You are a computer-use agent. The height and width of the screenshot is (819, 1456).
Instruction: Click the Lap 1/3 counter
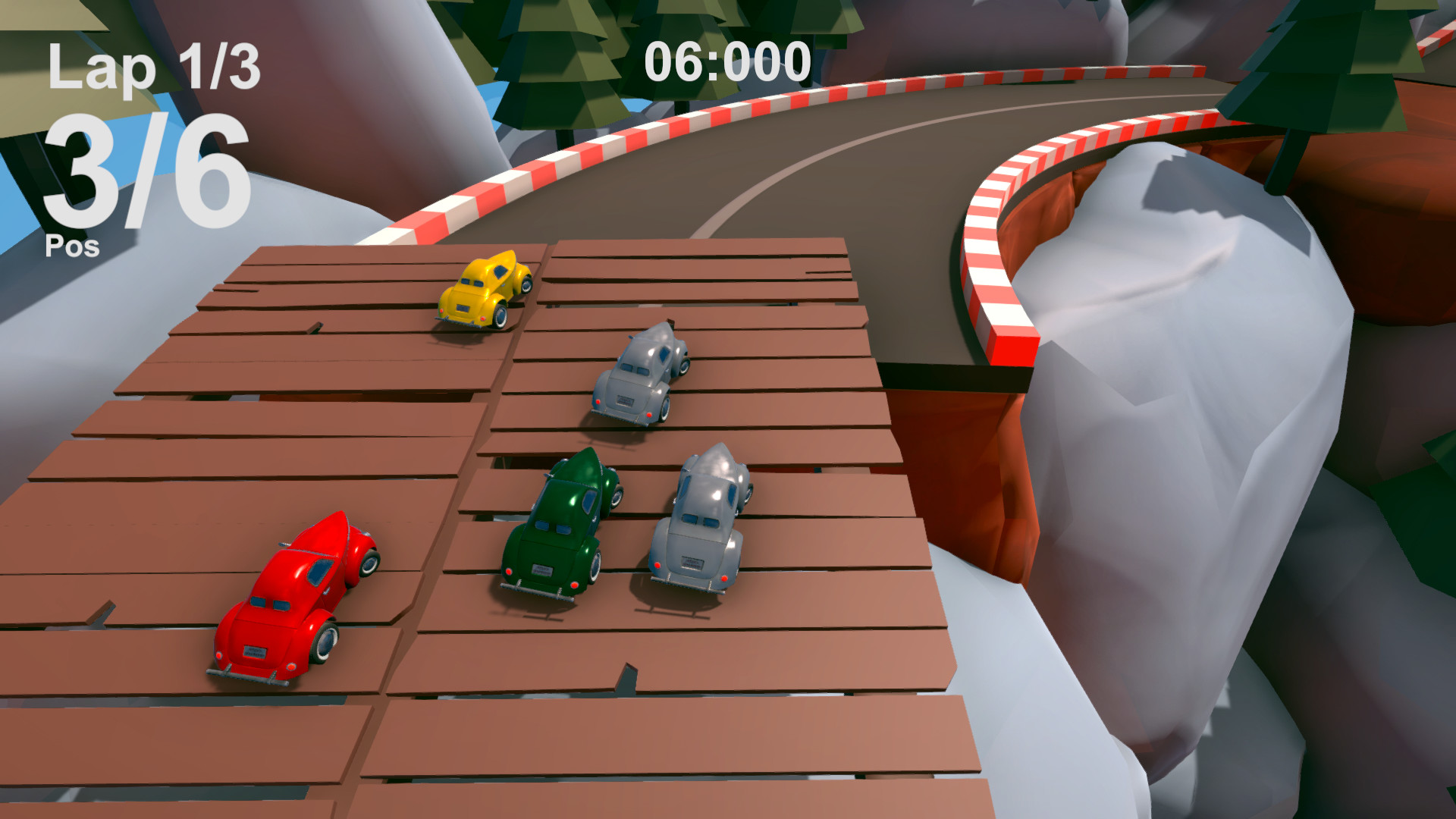(152, 68)
